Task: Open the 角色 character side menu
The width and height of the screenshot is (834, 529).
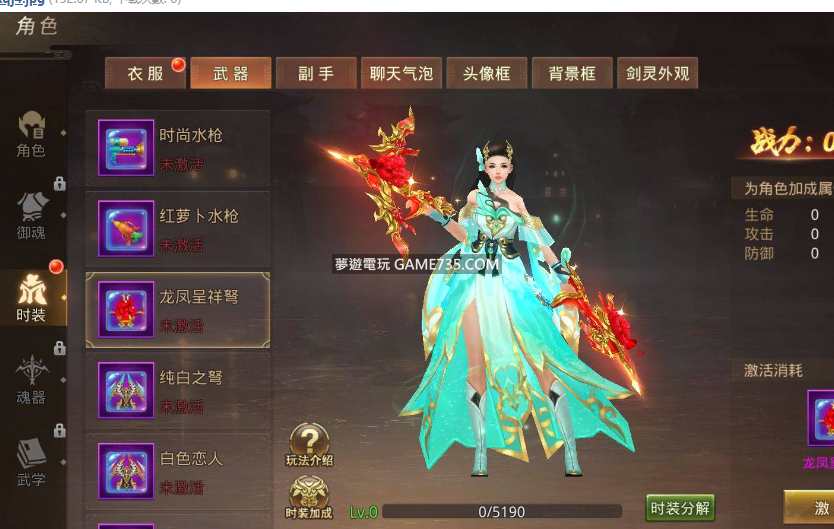Action: pos(32,134)
